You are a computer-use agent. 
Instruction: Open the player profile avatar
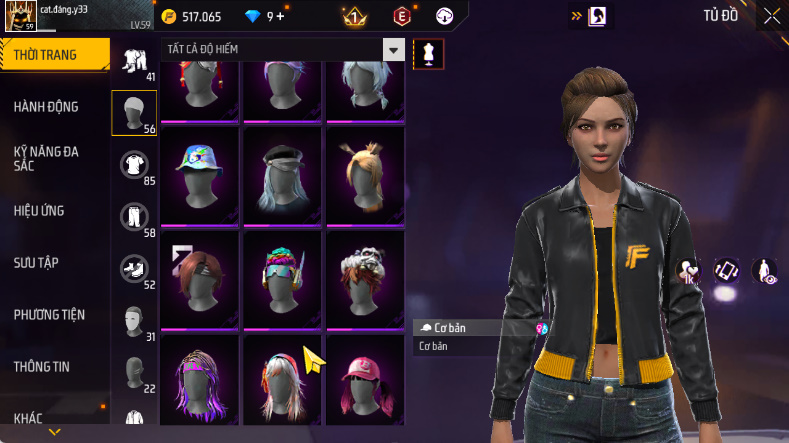[20, 17]
